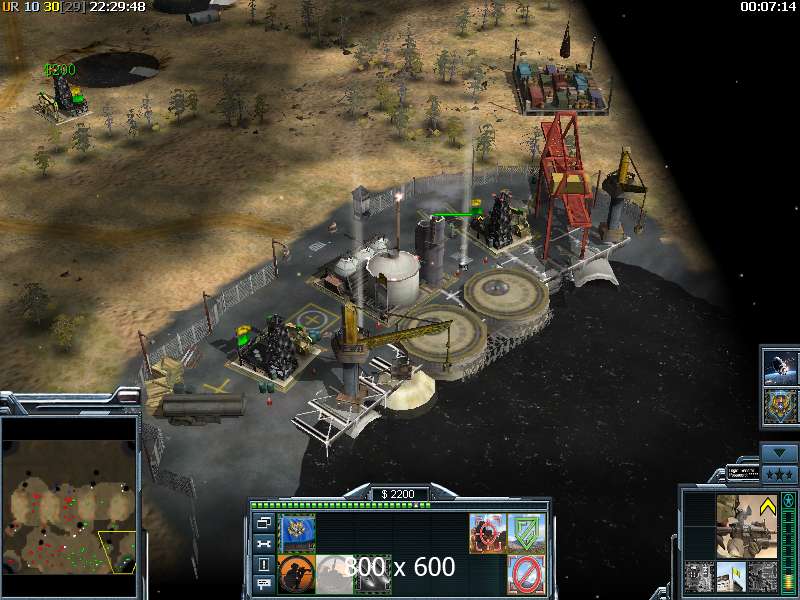Screen dimensions: 800x600
Task: Open the chat message button
Action: tap(263, 583)
